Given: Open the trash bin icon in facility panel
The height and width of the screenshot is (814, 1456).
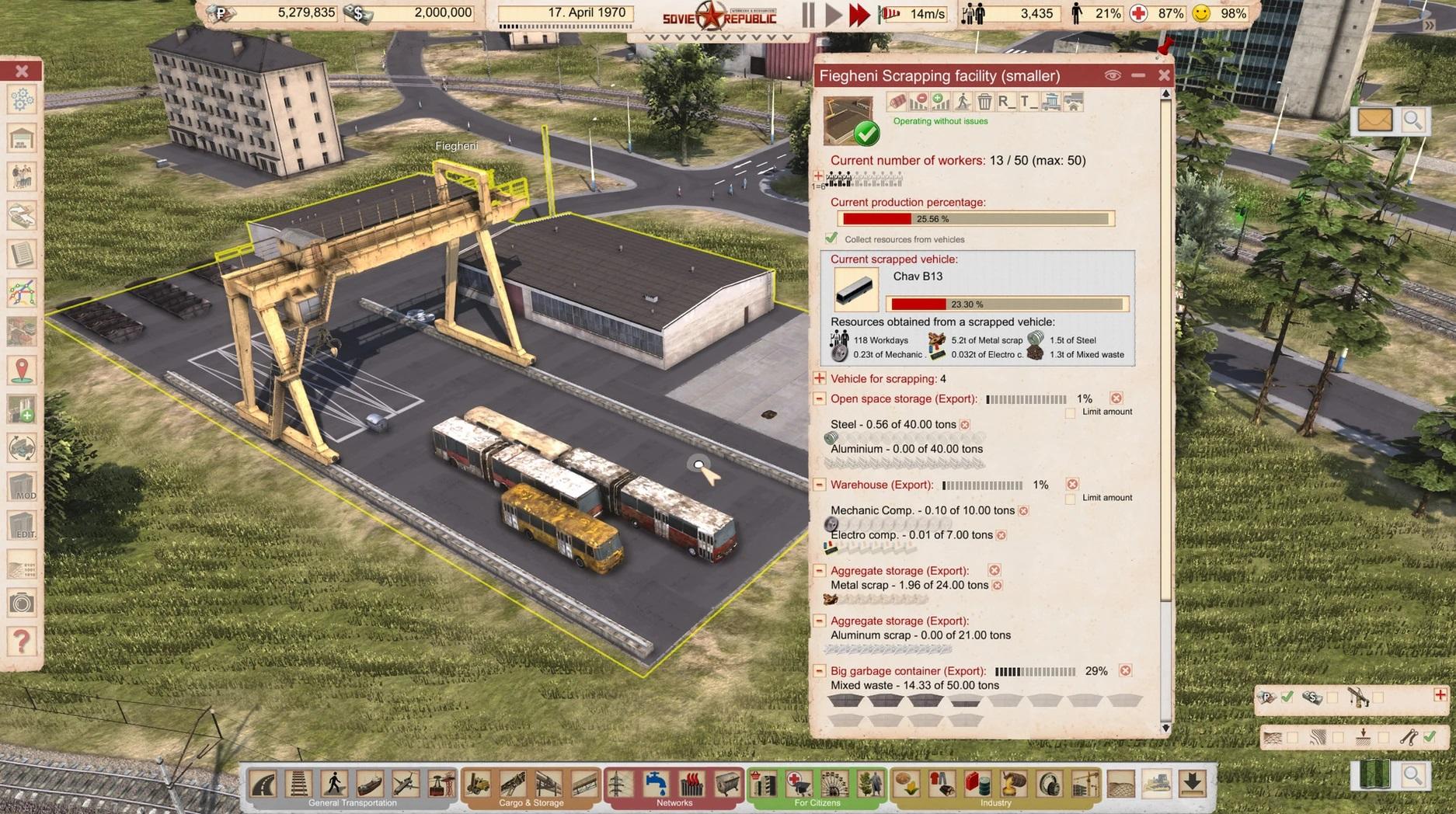Looking at the screenshot, I should pos(984,102).
